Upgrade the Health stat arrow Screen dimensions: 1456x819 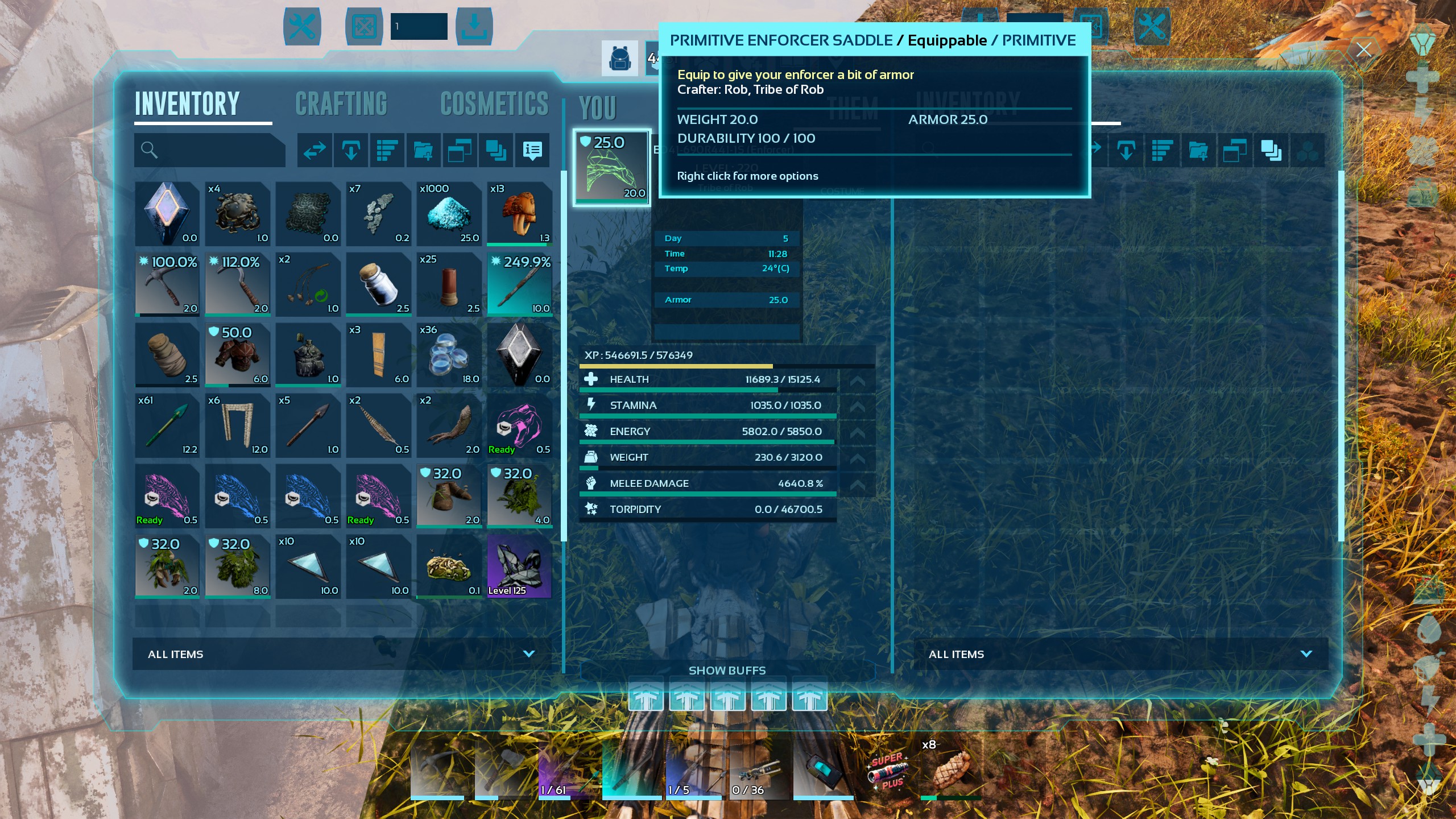pyautogui.click(x=857, y=380)
